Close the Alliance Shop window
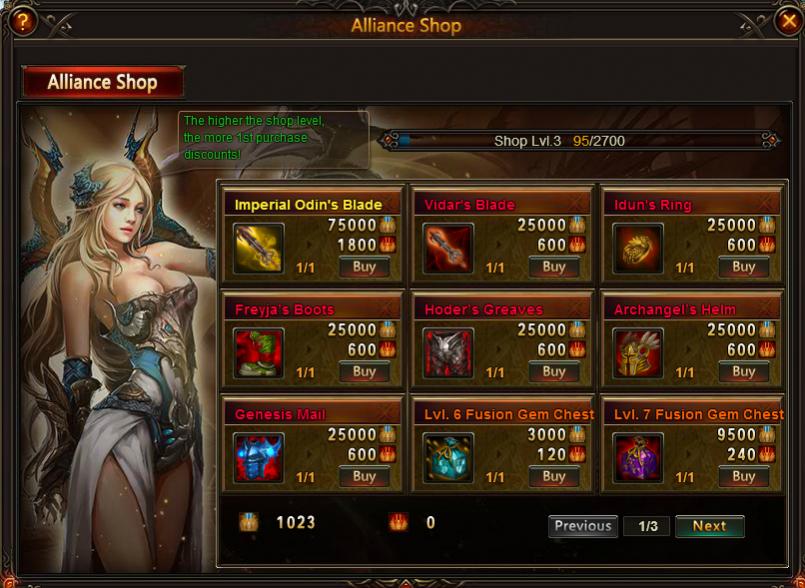The height and width of the screenshot is (588, 805). click(x=788, y=20)
